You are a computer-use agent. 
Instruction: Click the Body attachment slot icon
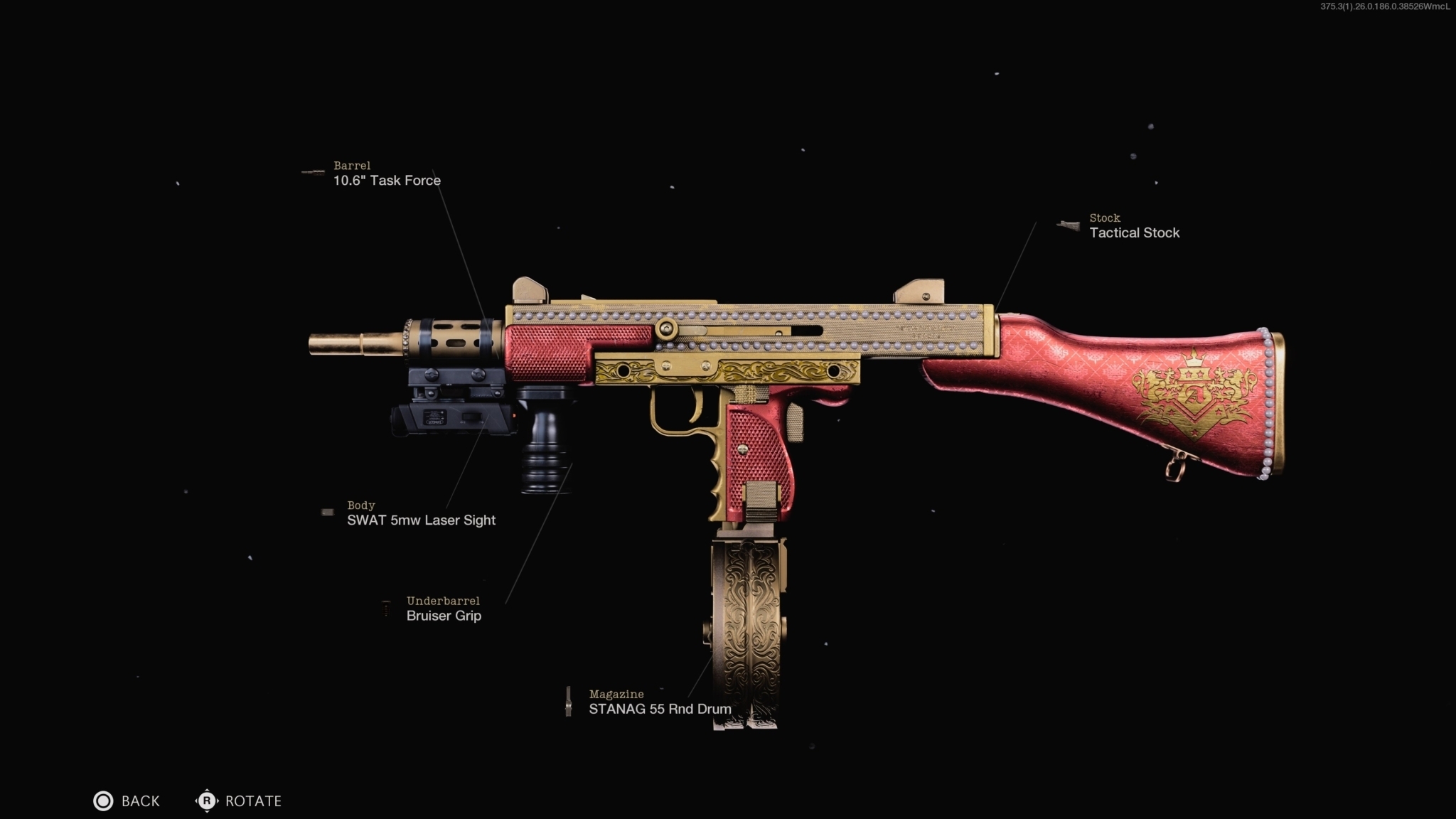(329, 511)
